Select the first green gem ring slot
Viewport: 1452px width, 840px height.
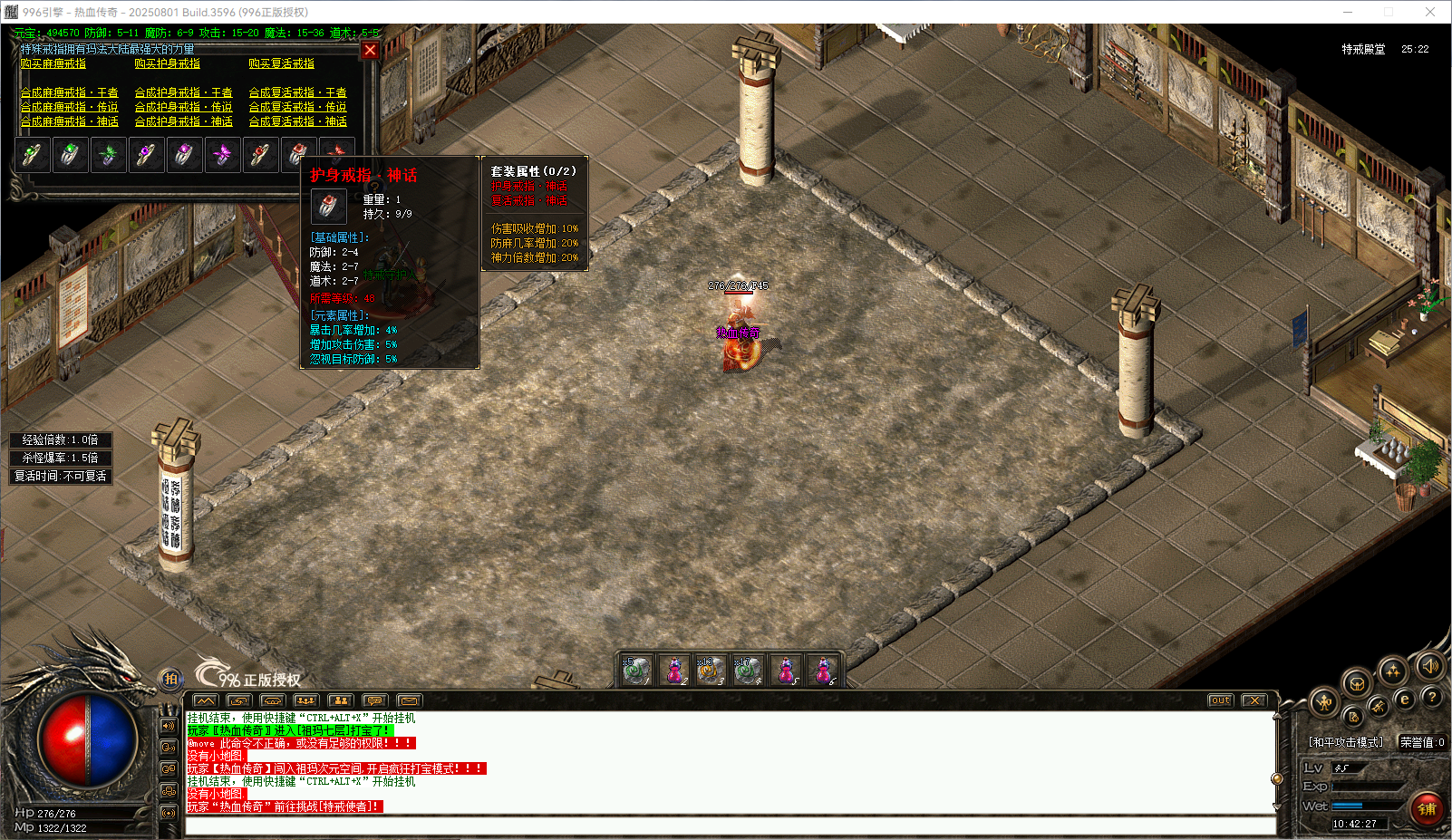click(32, 155)
